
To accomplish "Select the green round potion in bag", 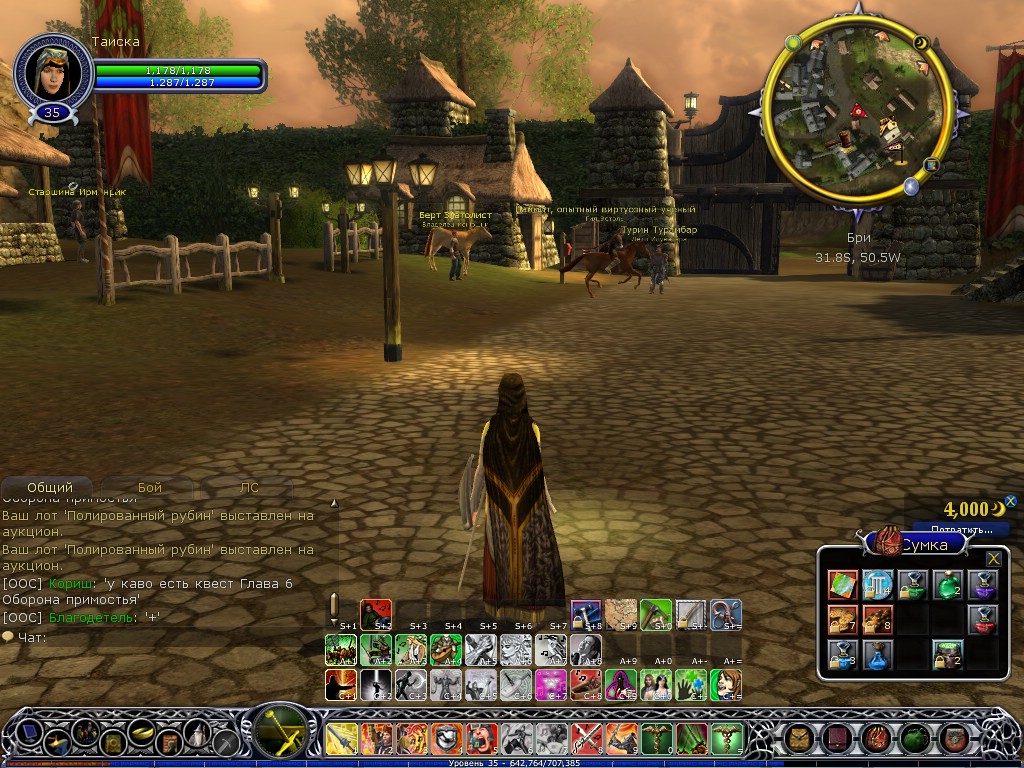I will point(947,585).
